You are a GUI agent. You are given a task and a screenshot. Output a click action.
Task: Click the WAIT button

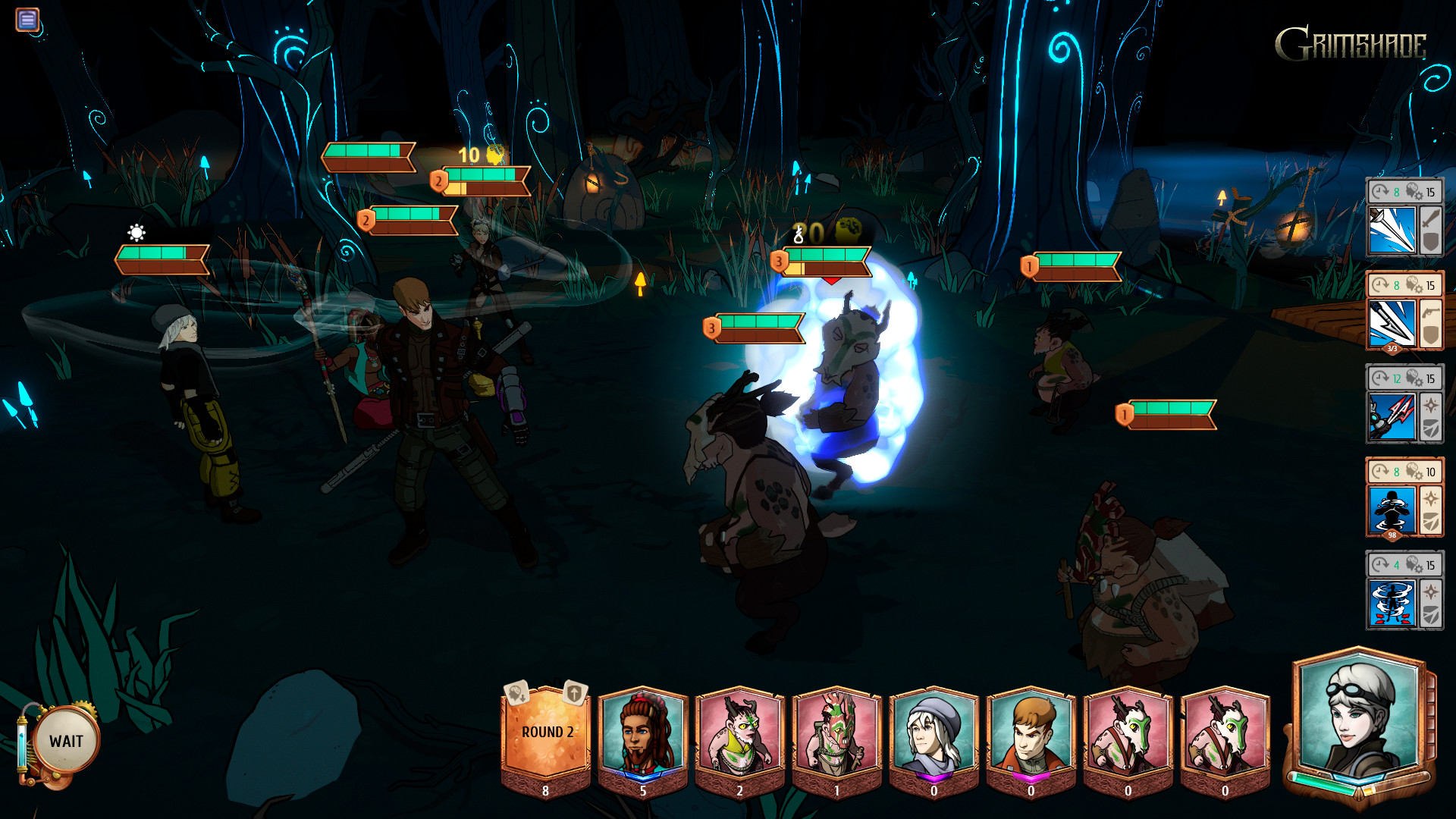coord(66,741)
